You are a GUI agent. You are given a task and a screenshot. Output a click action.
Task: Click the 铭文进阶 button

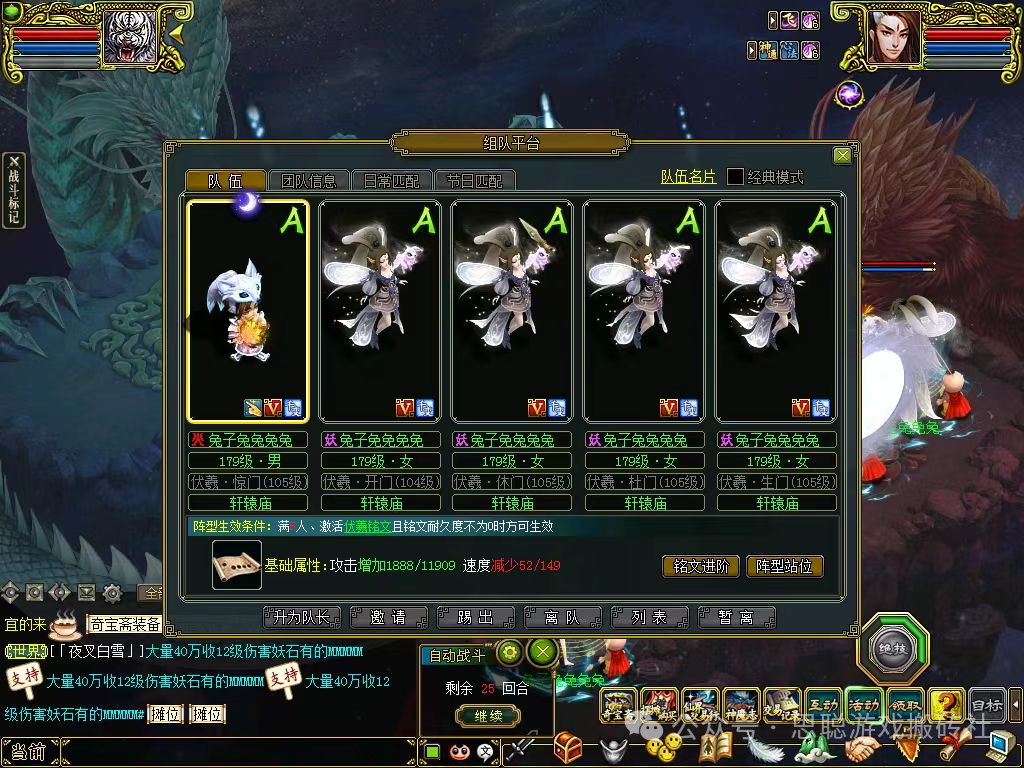(701, 566)
